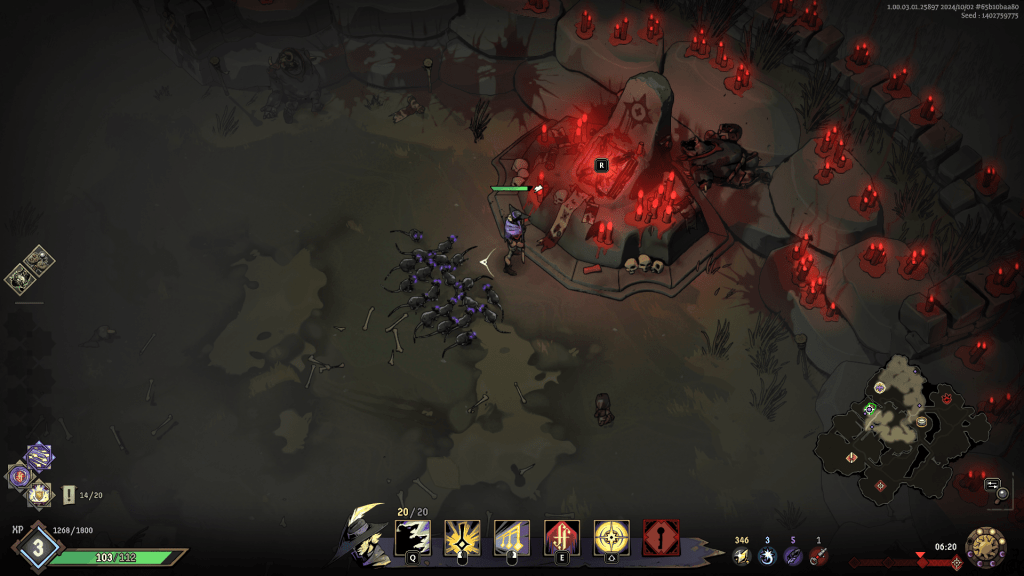This screenshot has width=1024, height=576.
Task: Activate the dark shadow ability on Q
Action: coord(412,538)
